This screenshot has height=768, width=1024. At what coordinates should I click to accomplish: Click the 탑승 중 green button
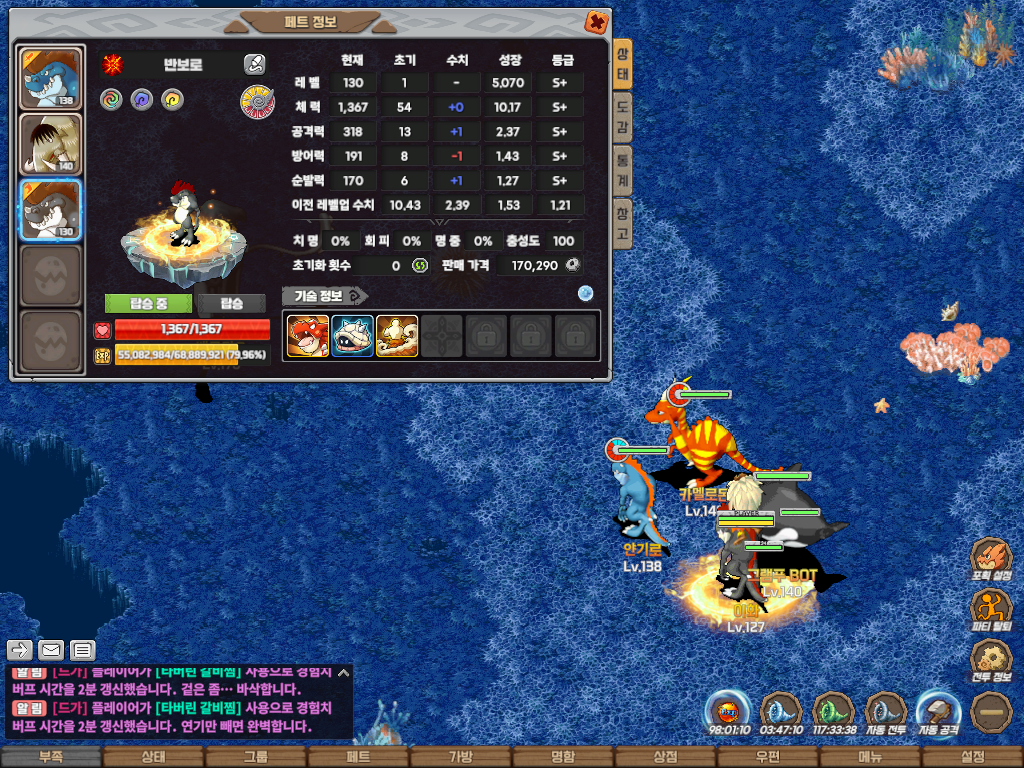coord(148,304)
